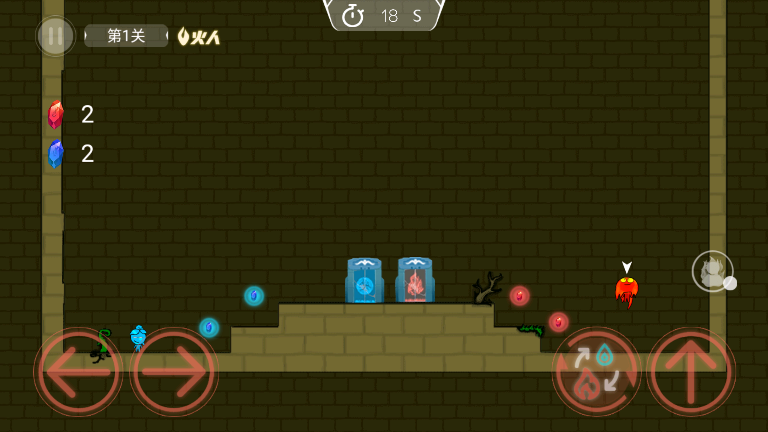Switch characters with the fire/water swap button
The image size is (768, 432).
coord(596,372)
